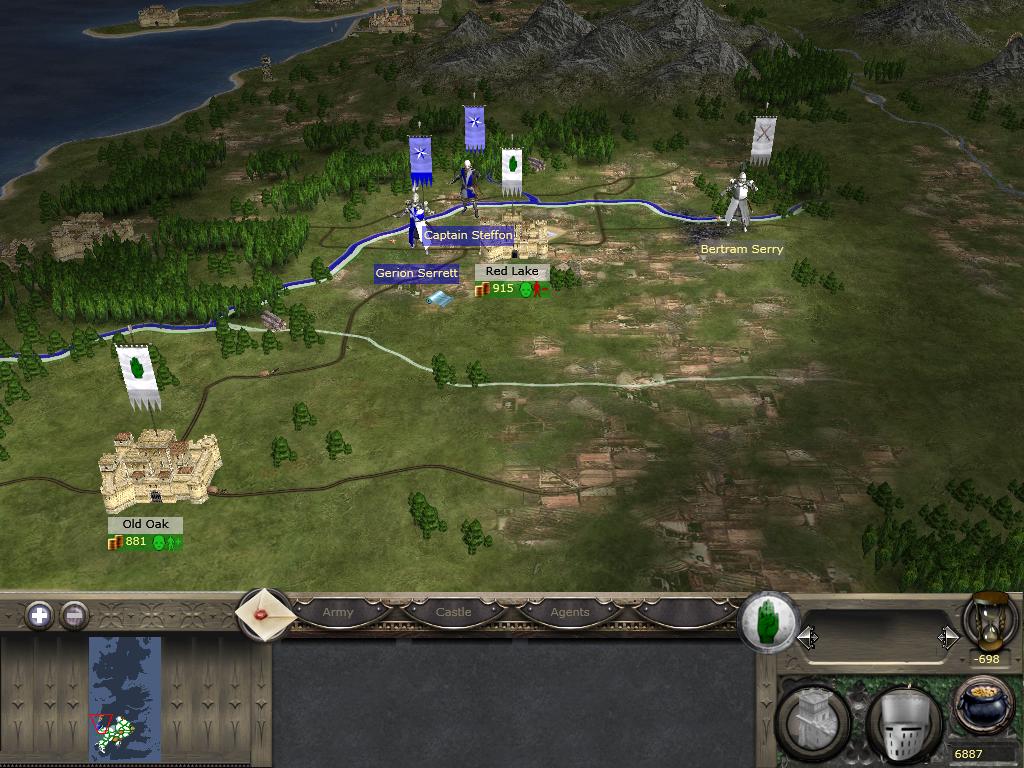Select next item with right arrow
The width and height of the screenshot is (1024, 768).
click(948, 638)
